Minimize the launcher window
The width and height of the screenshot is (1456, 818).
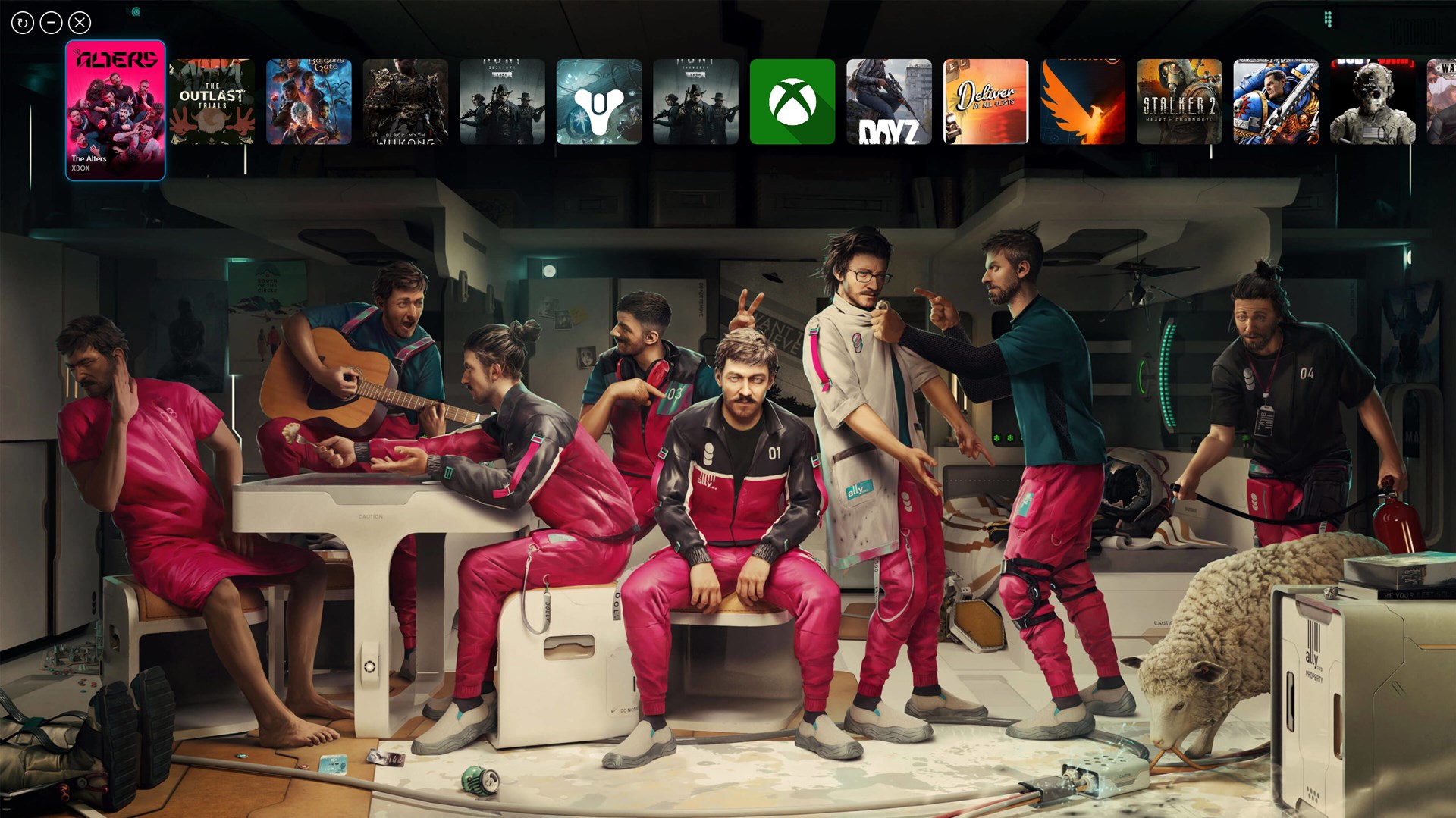[x=50, y=21]
